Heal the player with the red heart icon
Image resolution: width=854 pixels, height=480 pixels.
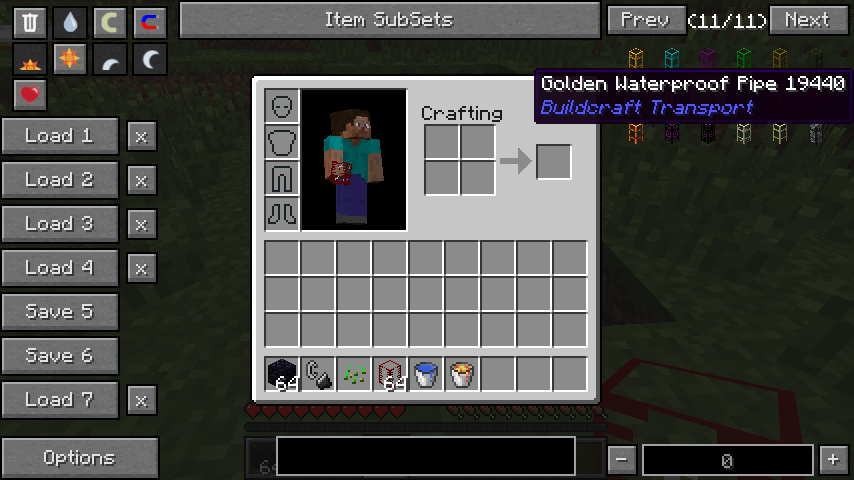(x=30, y=95)
